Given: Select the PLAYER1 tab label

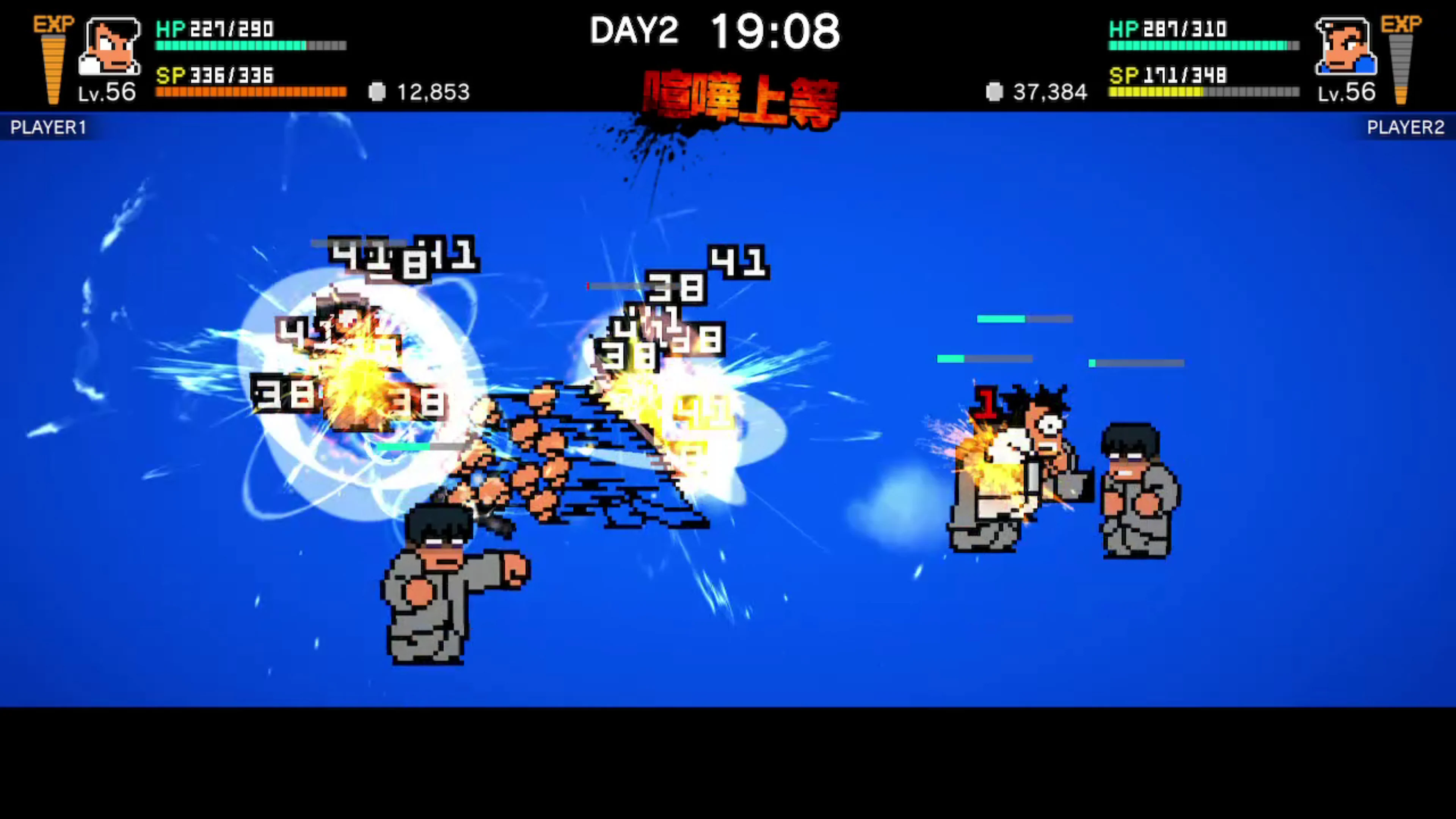Looking at the screenshot, I should (47, 128).
